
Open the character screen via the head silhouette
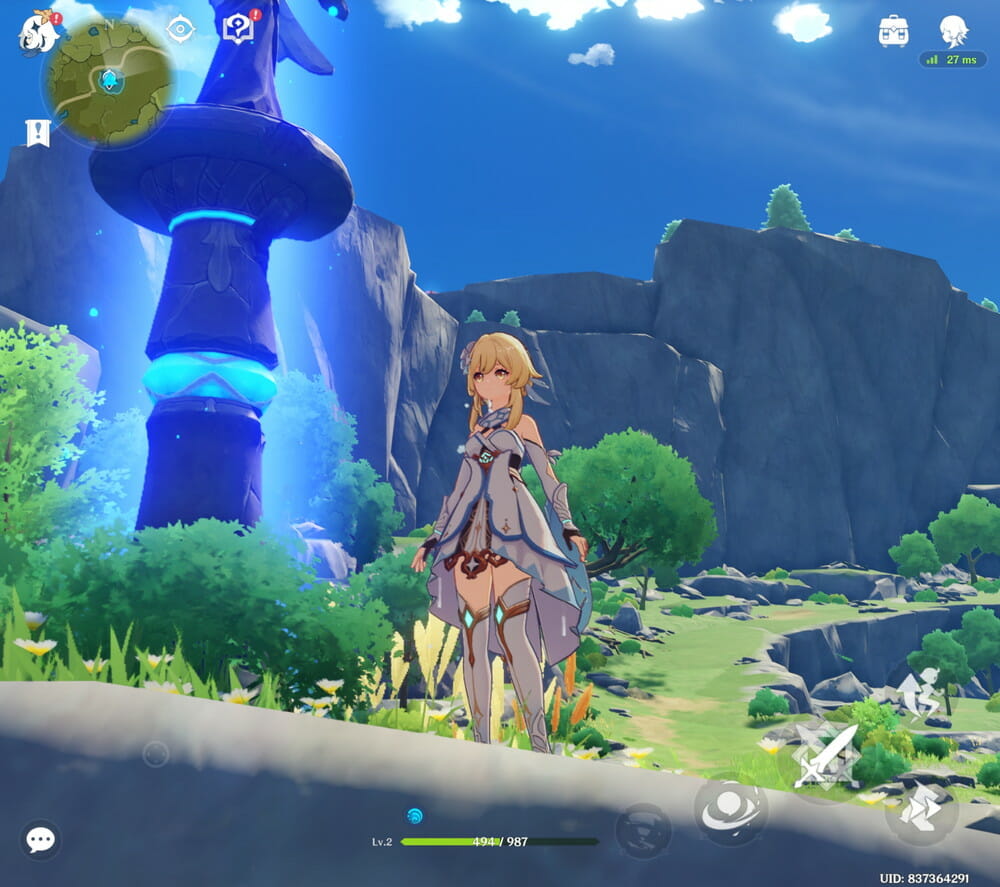pos(953,31)
